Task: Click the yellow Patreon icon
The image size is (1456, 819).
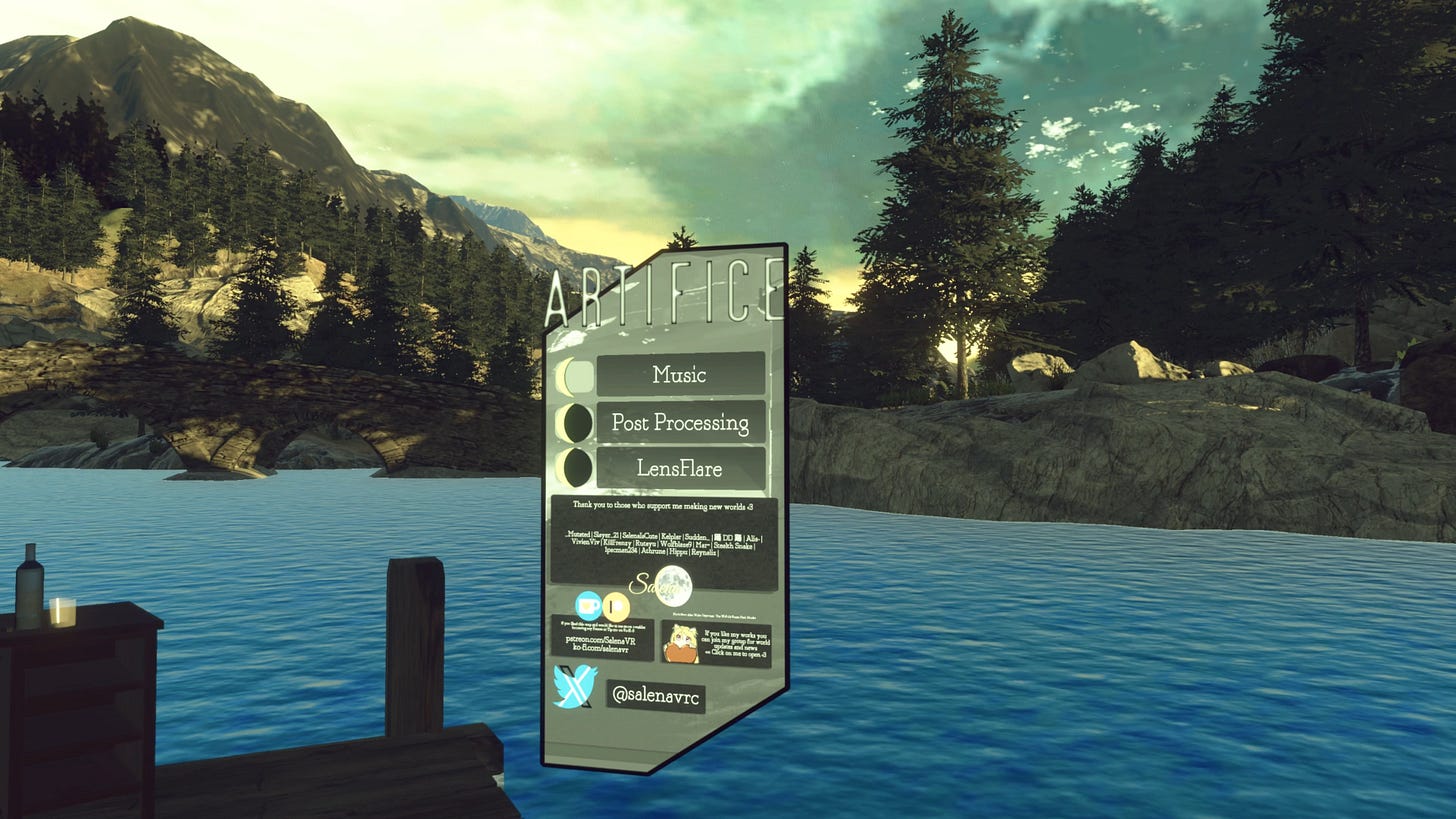Action: pyautogui.click(x=615, y=607)
